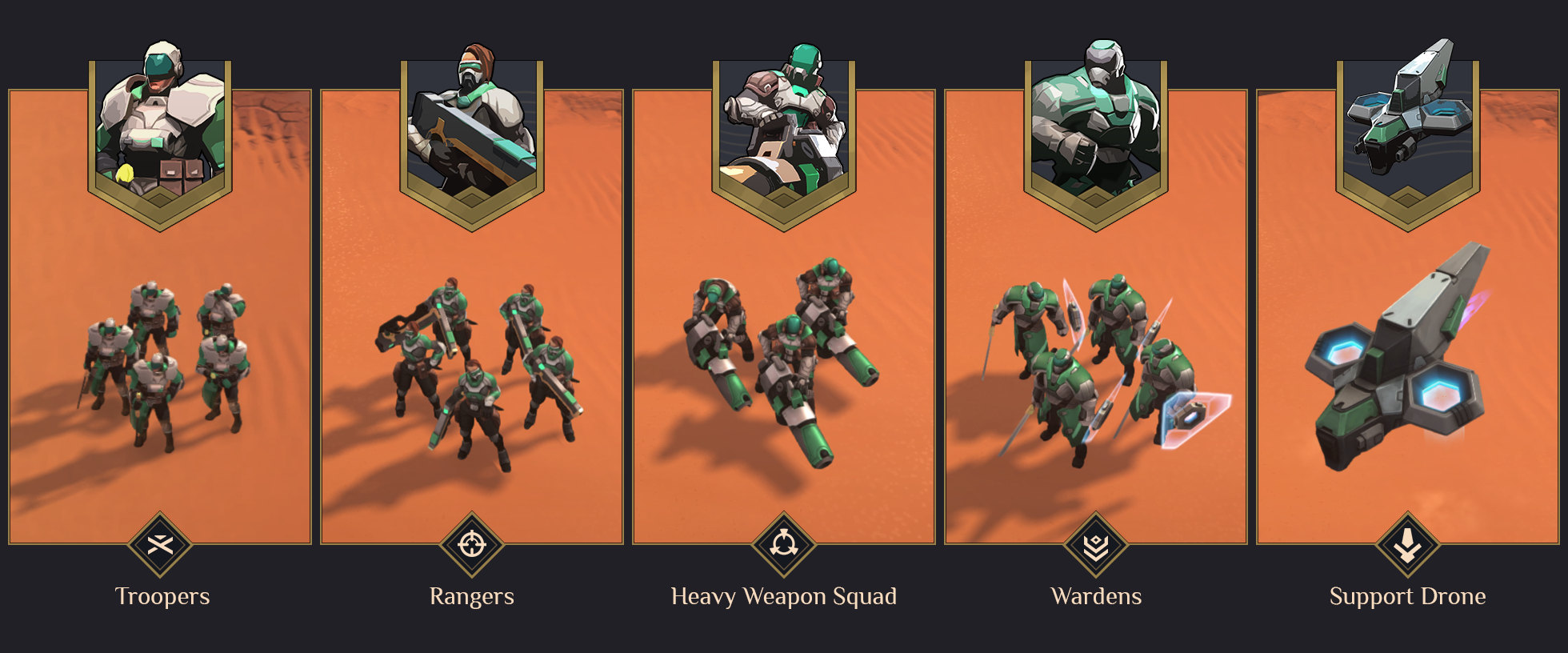This screenshot has height=653, width=1568.
Task: Select the crosshair role icon under Rangers
Action: [x=472, y=546]
